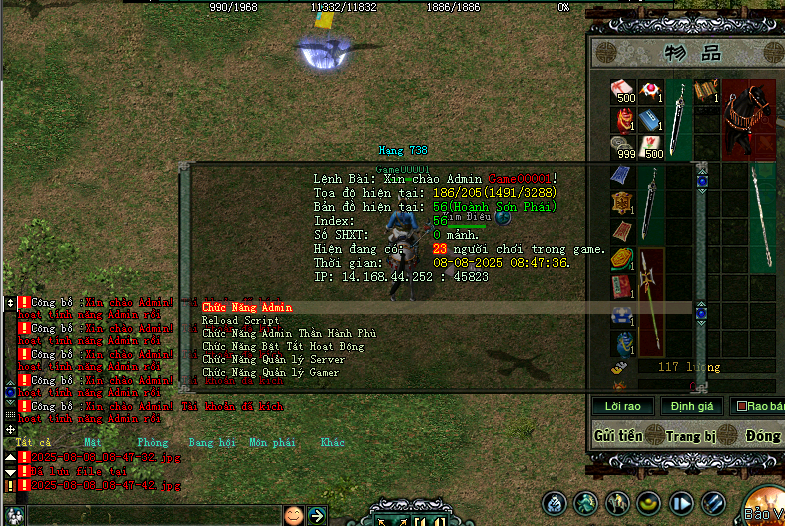This screenshot has height=526, width=785.
Task: Open "Chức Năng Quản lý Server"
Action: click(273, 359)
